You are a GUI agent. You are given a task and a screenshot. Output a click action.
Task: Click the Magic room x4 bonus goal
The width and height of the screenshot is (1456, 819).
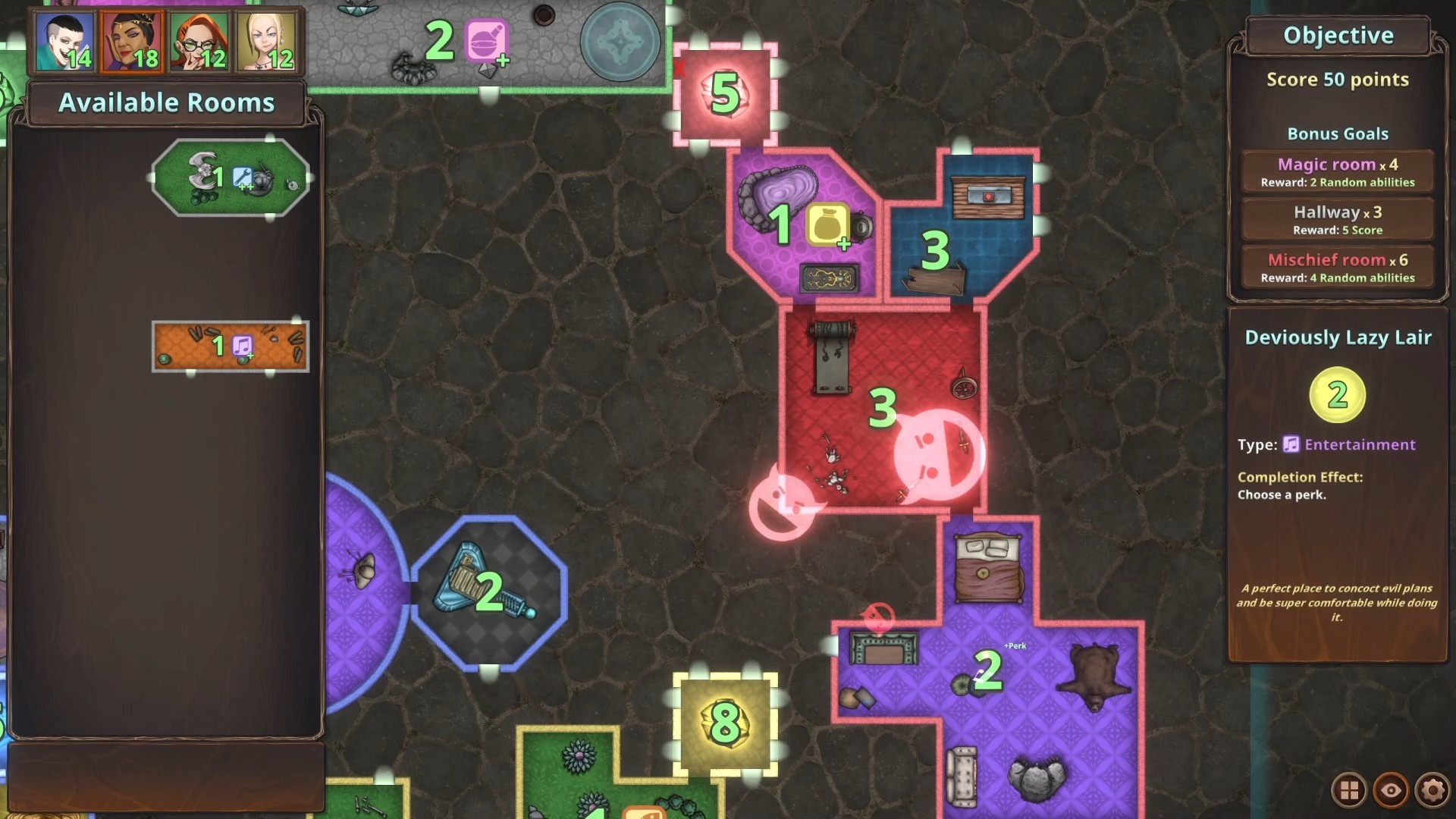(x=1337, y=171)
